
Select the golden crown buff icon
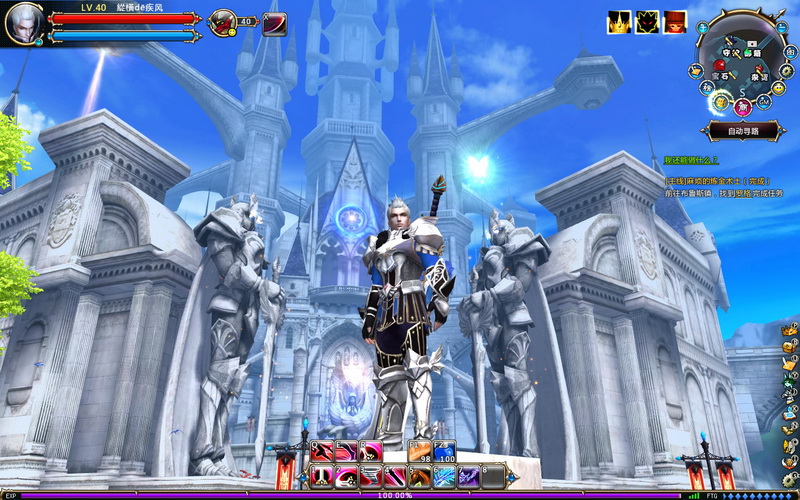pos(619,22)
